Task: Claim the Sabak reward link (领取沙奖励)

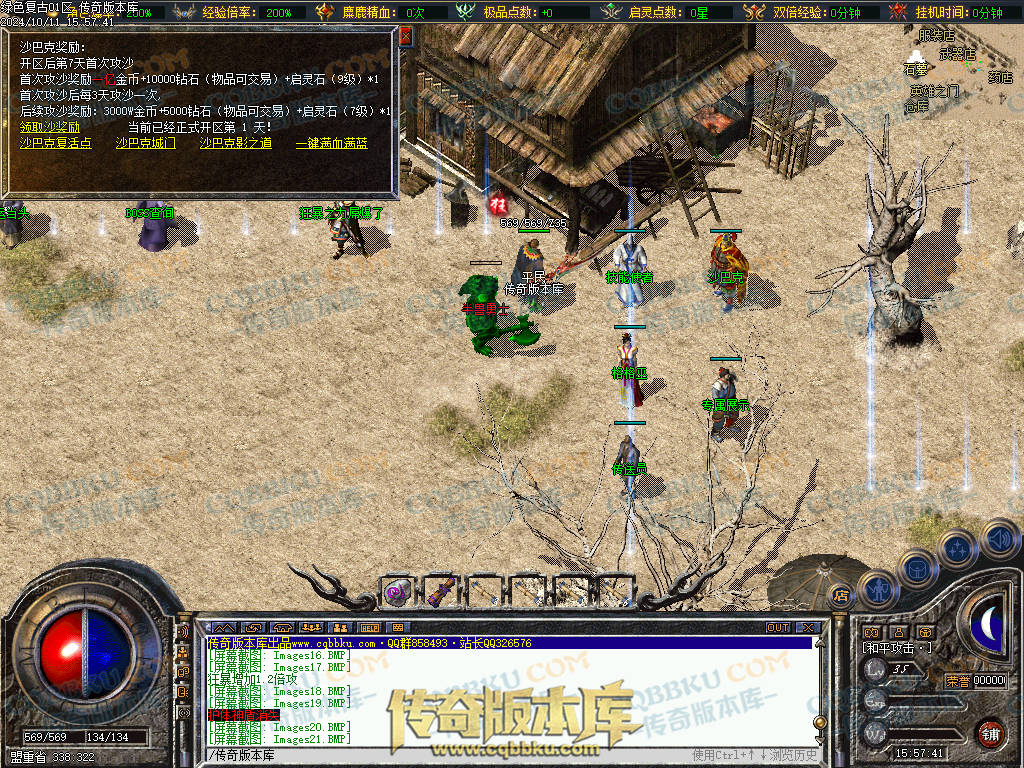Action: 50,127
